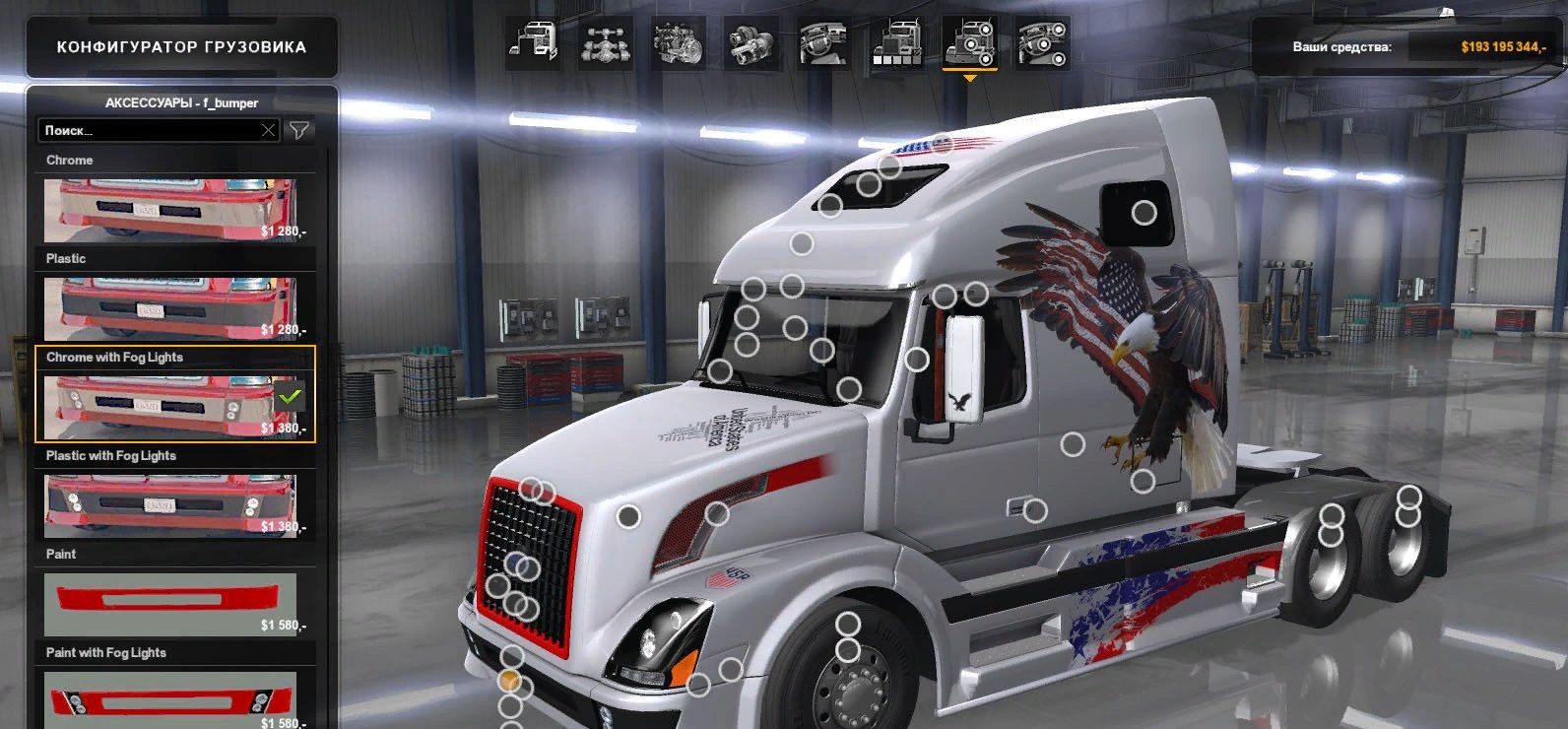The height and width of the screenshot is (729, 1568).
Task: Select the Paint bumper option
Action: [x=169, y=603]
